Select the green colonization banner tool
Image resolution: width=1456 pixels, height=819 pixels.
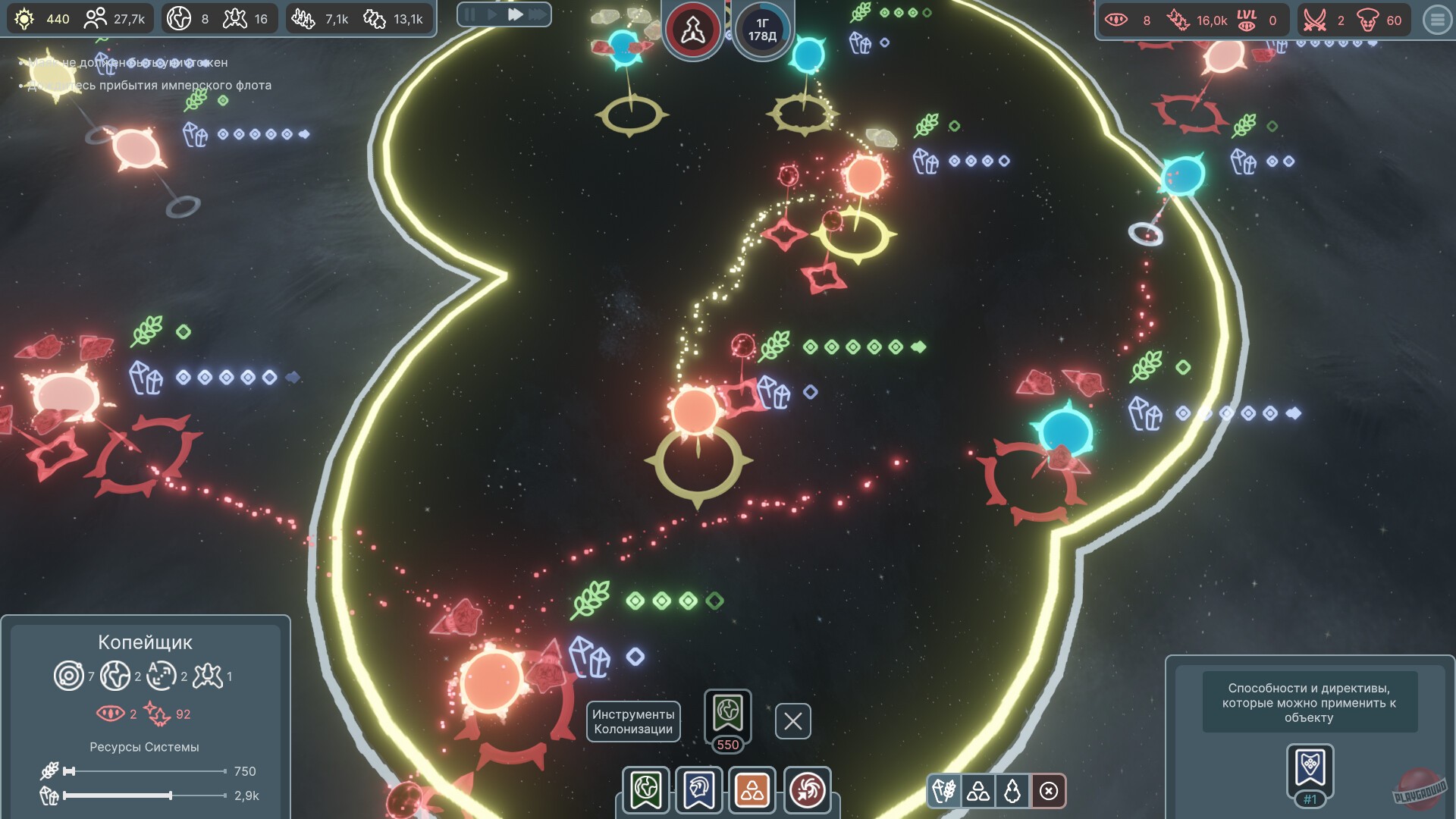point(645,790)
